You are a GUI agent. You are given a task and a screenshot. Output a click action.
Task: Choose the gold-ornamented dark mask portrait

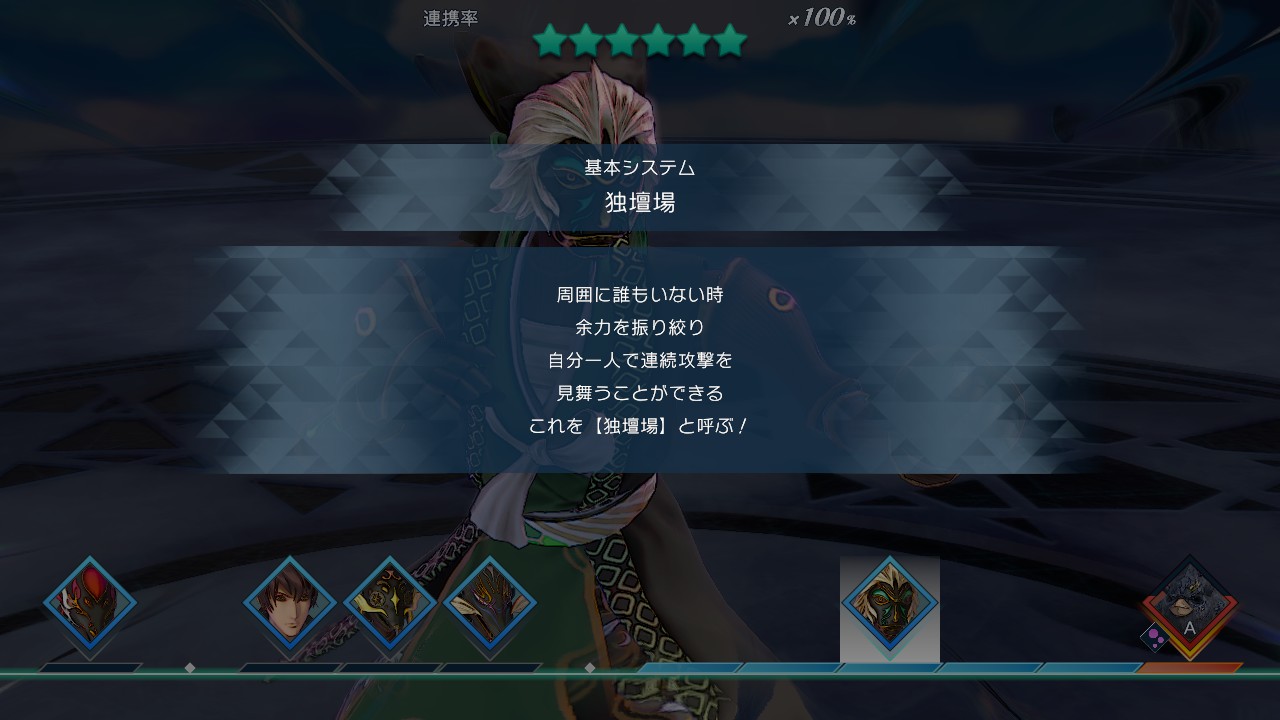tap(390, 604)
